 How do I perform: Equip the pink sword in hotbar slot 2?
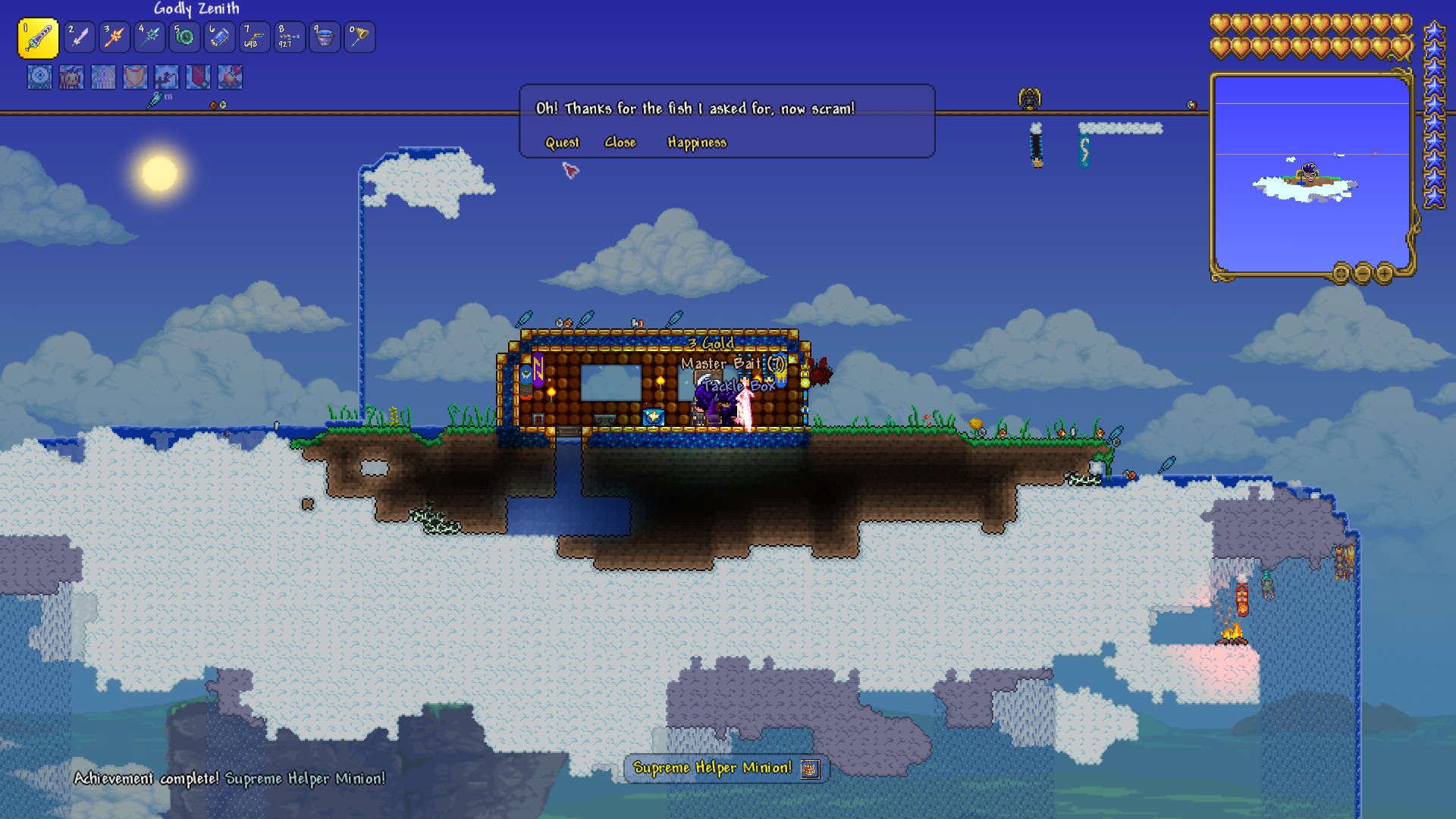click(x=79, y=36)
